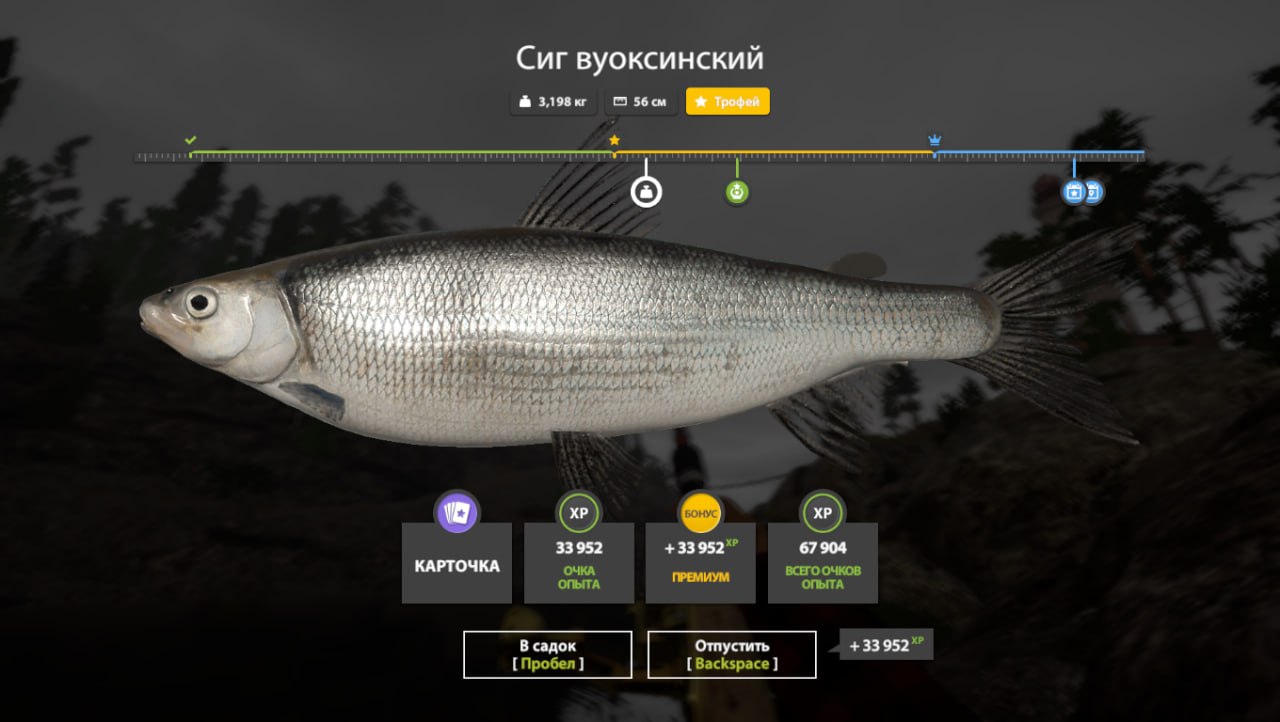Click the green checkmark marker above the scale

click(x=191, y=140)
